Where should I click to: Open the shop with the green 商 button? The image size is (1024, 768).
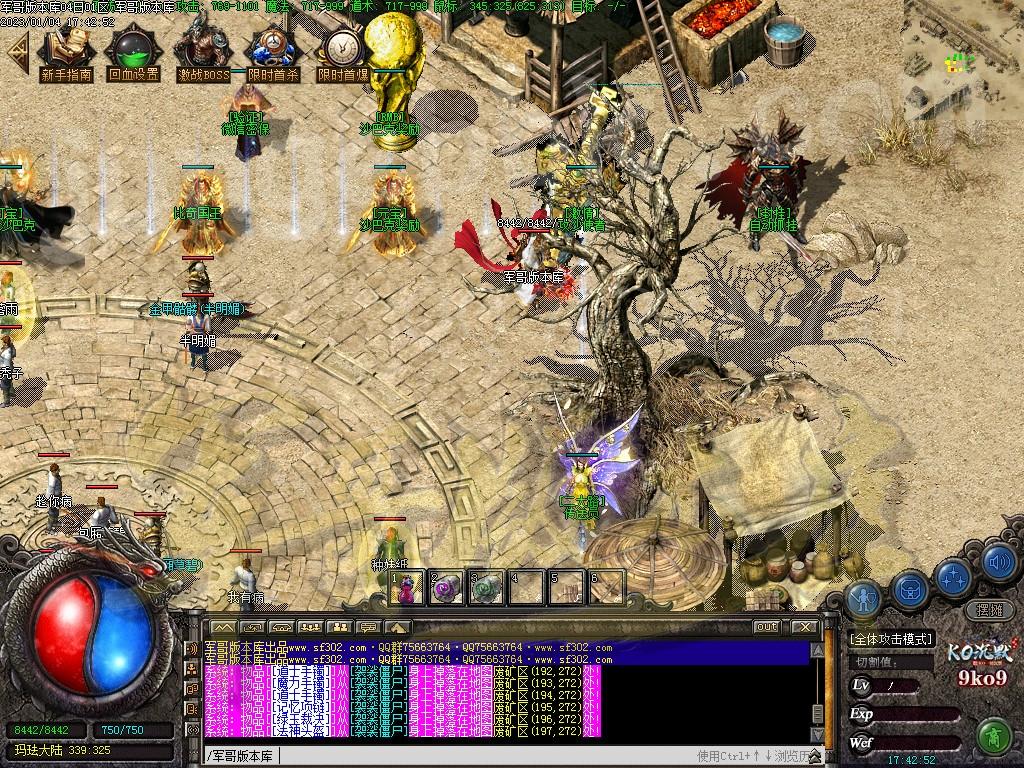tap(993, 737)
